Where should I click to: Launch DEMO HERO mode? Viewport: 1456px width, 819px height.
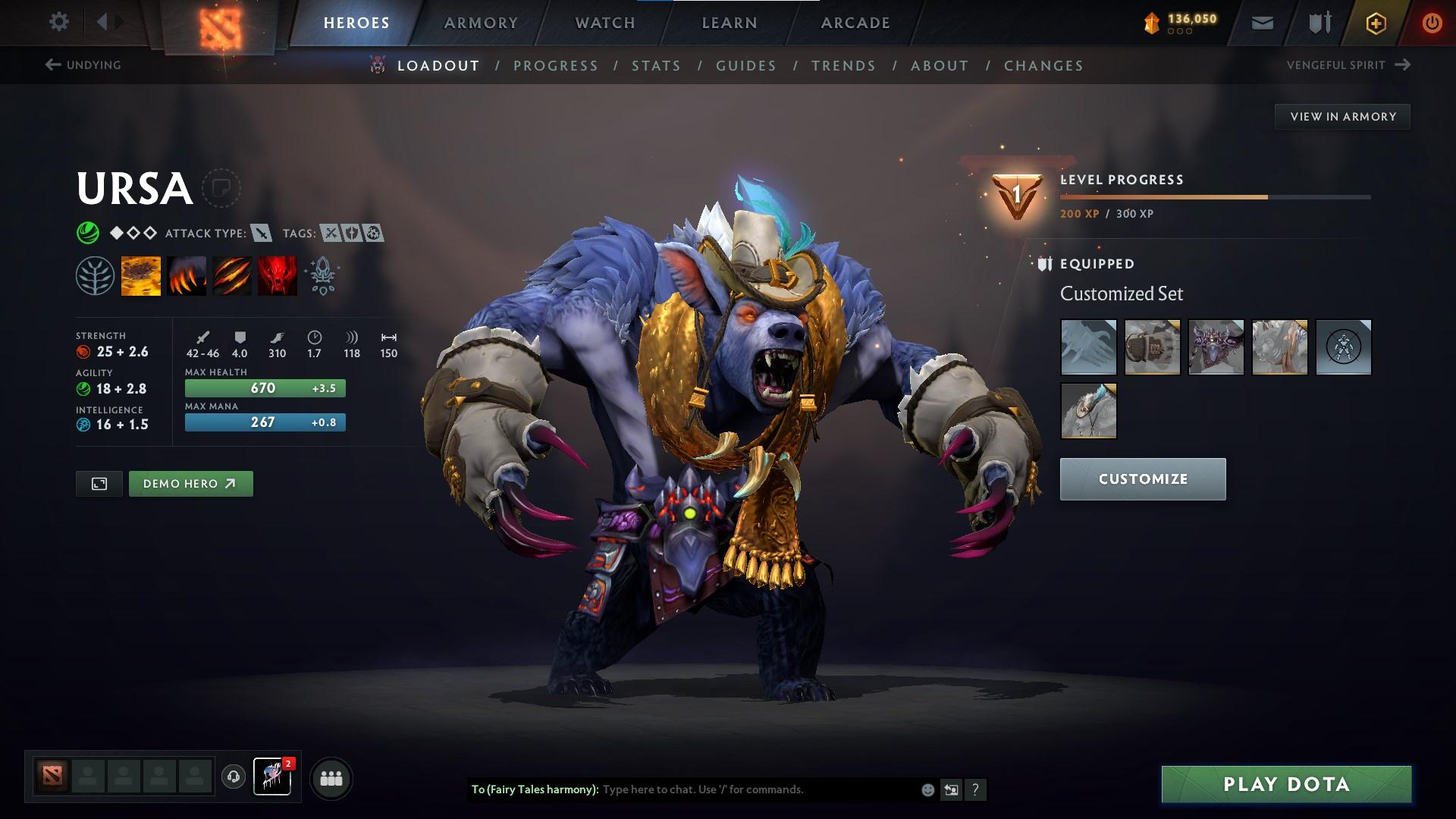pyautogui.click(x=190, y=483)
